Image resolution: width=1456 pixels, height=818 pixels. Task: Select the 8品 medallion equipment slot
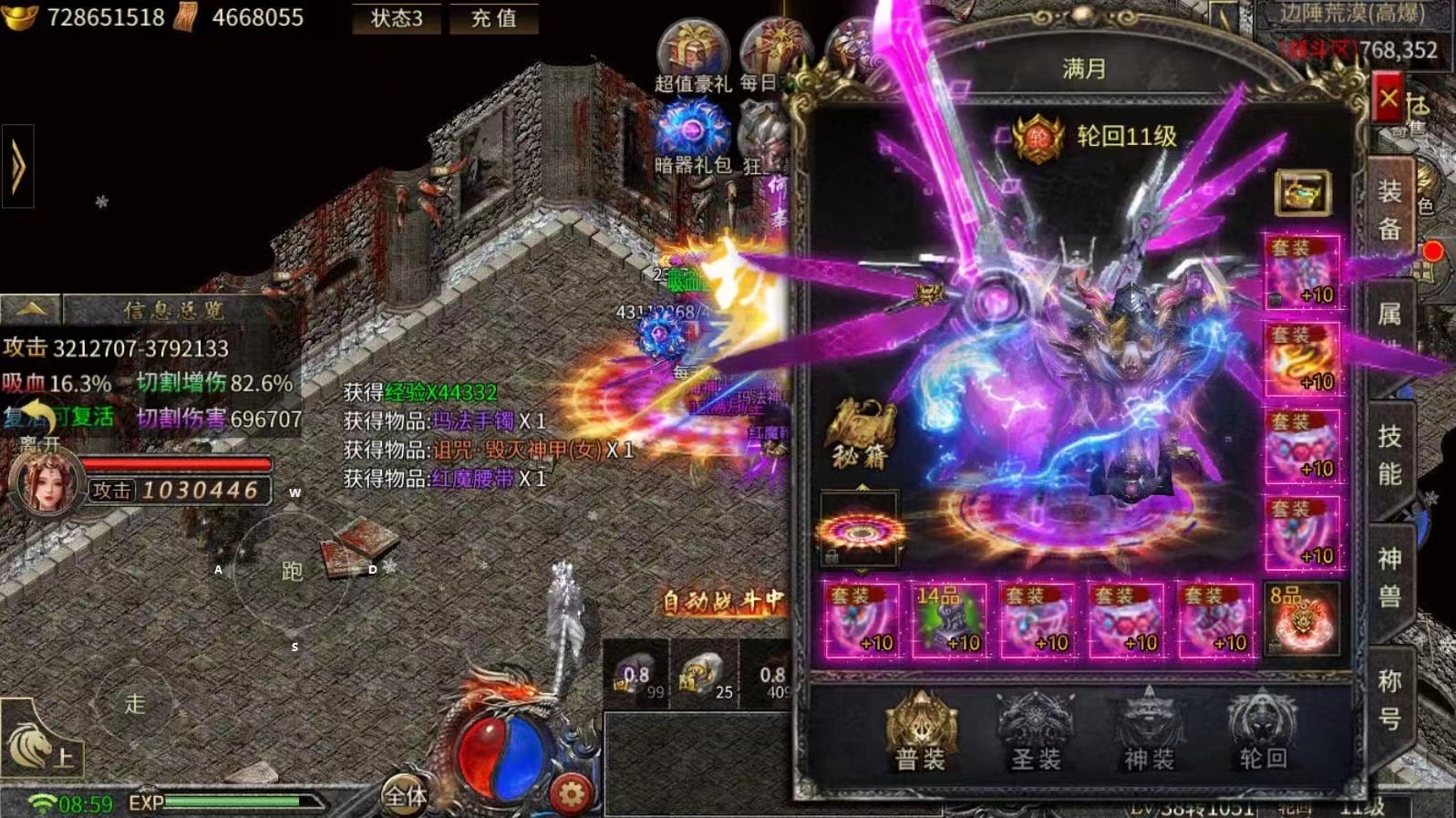1303,620
